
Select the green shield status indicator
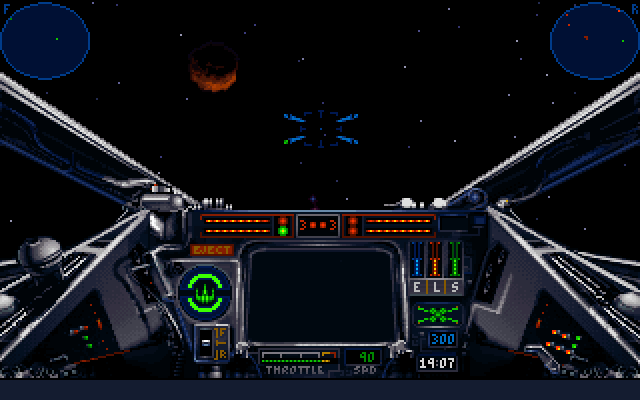point(205,291)
